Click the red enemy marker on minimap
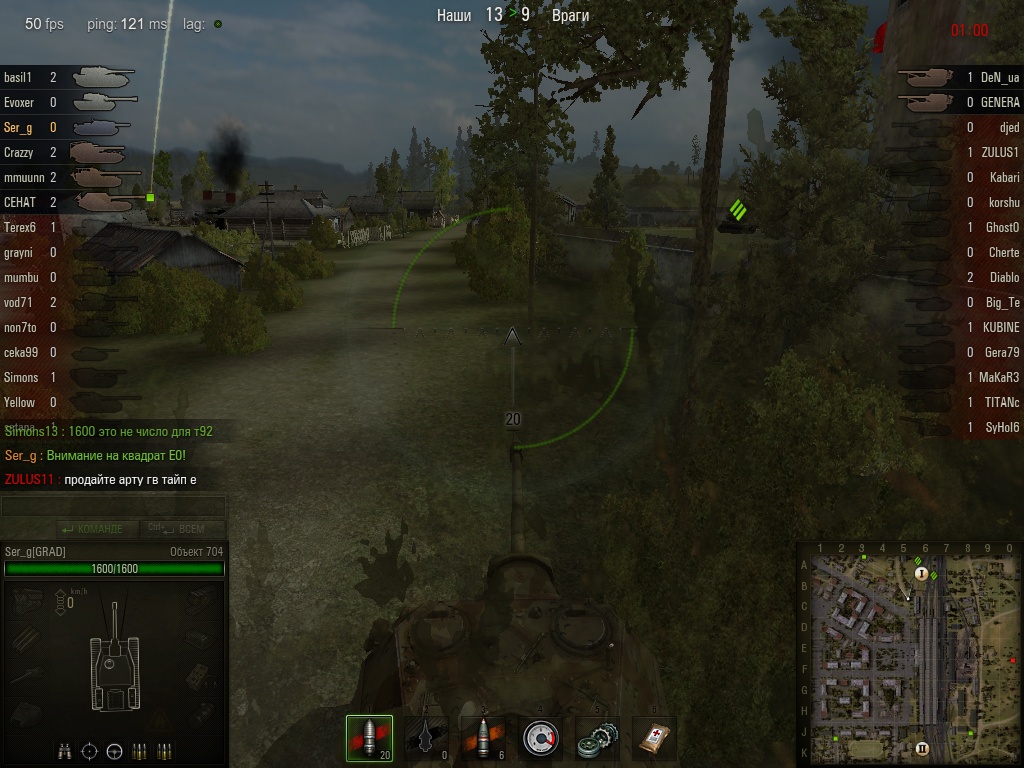 coord(1012,661)
